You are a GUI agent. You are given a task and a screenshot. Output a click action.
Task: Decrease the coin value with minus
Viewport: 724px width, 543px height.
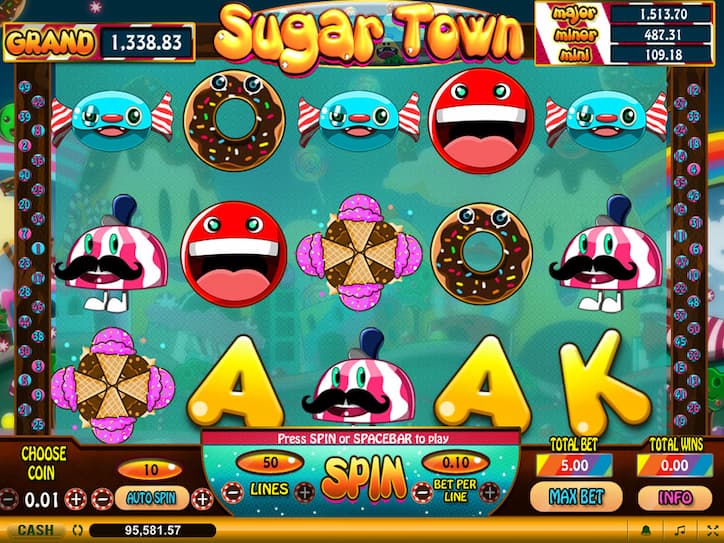point(9,497)
